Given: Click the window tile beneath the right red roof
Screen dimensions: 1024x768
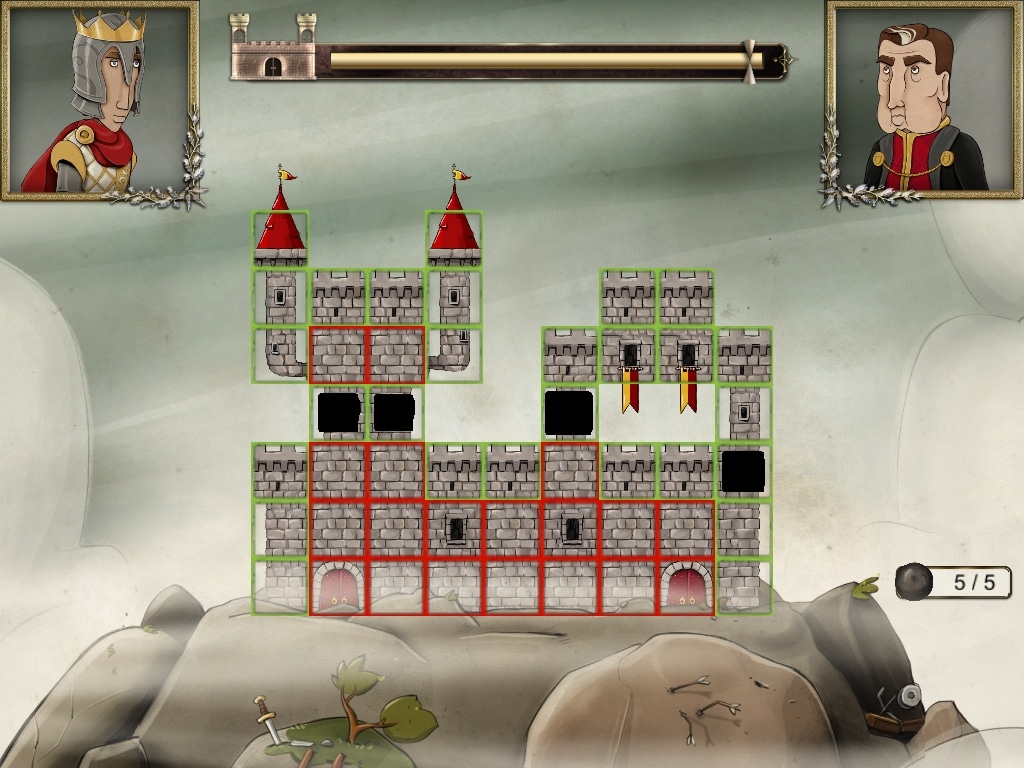Looking at the screenshot, I should coord(454,297).
